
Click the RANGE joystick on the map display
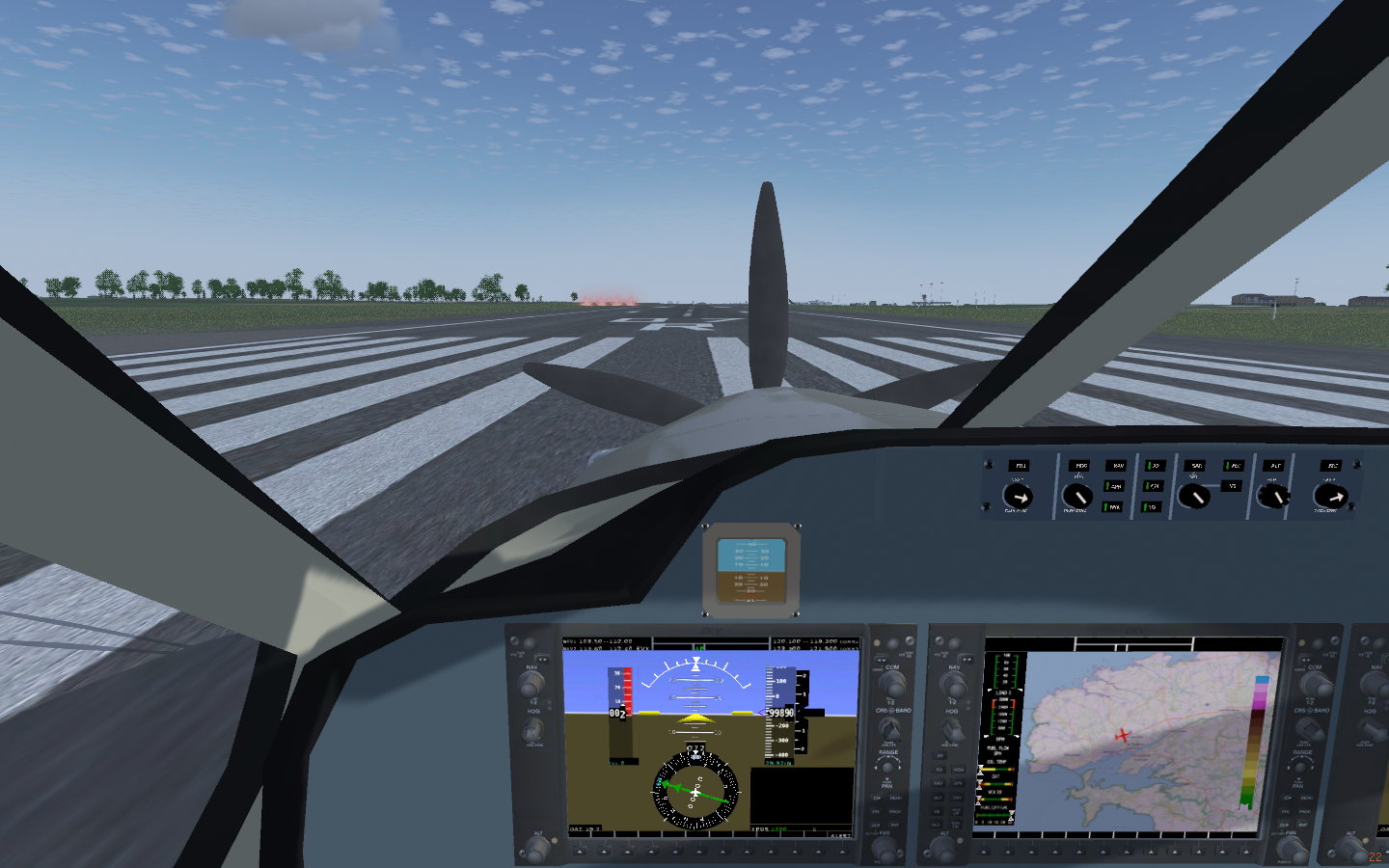click(x=1301, y=768)
